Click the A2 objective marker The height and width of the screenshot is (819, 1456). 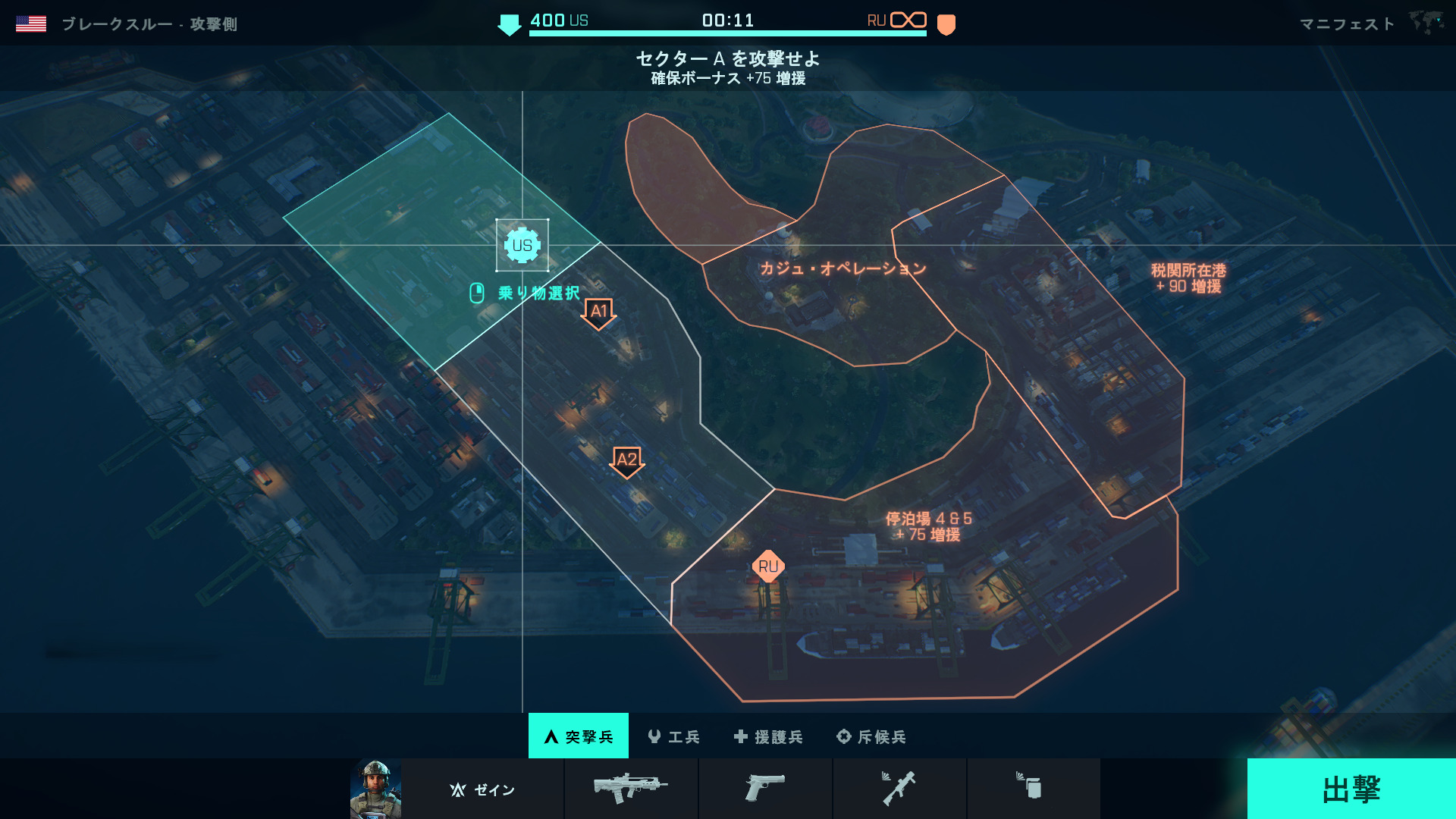626,461
